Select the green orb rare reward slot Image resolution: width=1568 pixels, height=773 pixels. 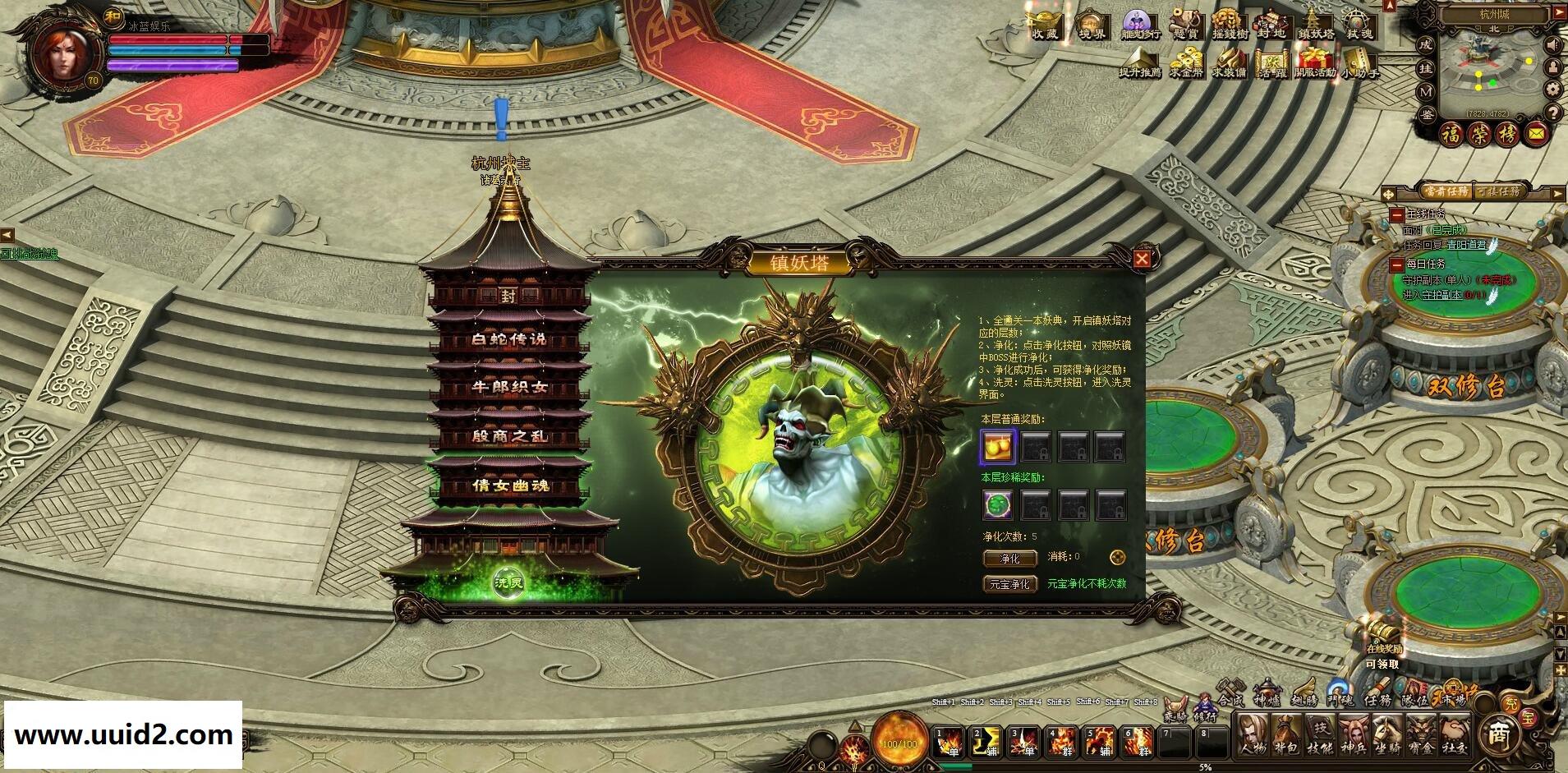999,504
